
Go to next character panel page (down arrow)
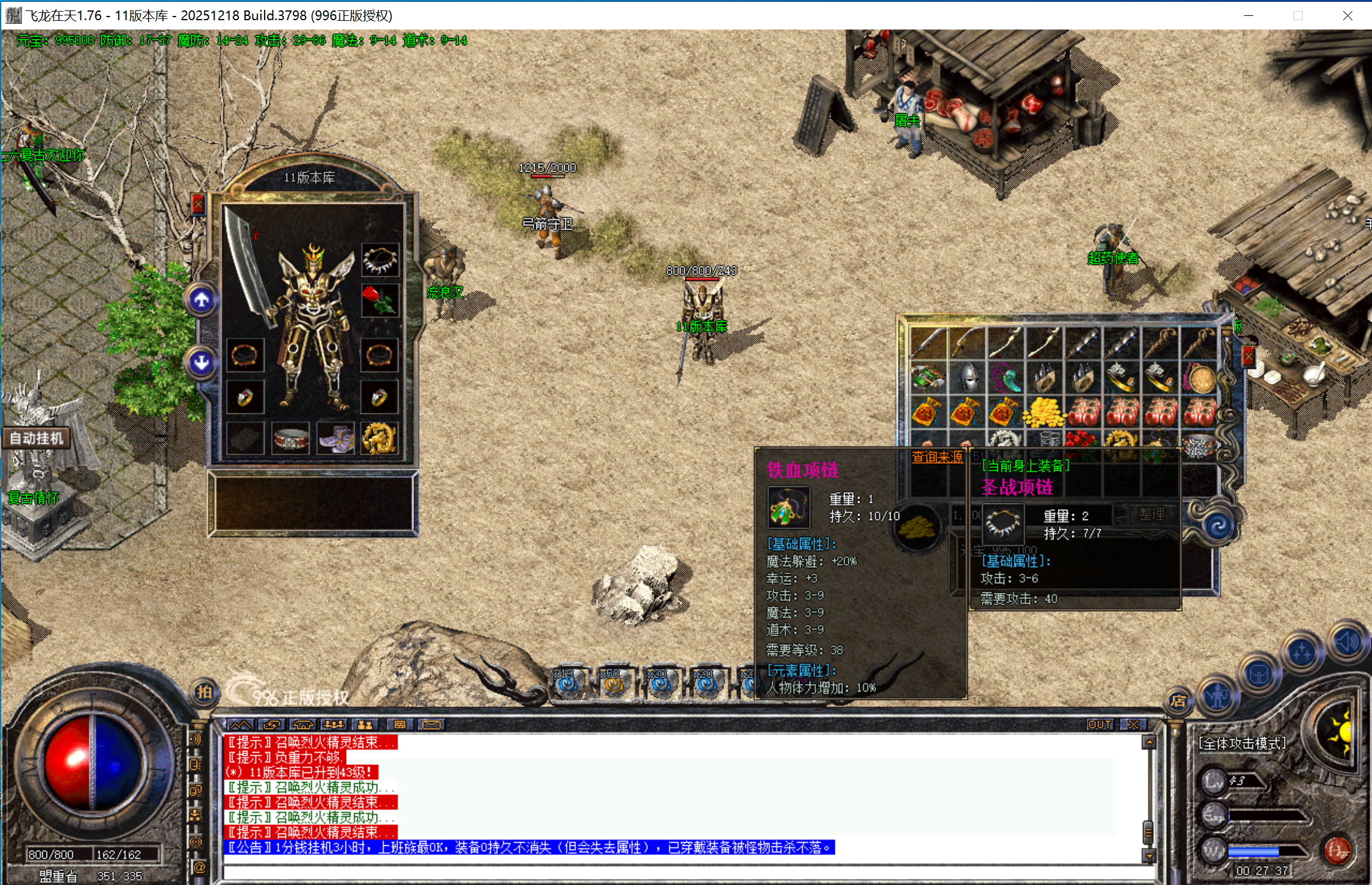point(202,363)
